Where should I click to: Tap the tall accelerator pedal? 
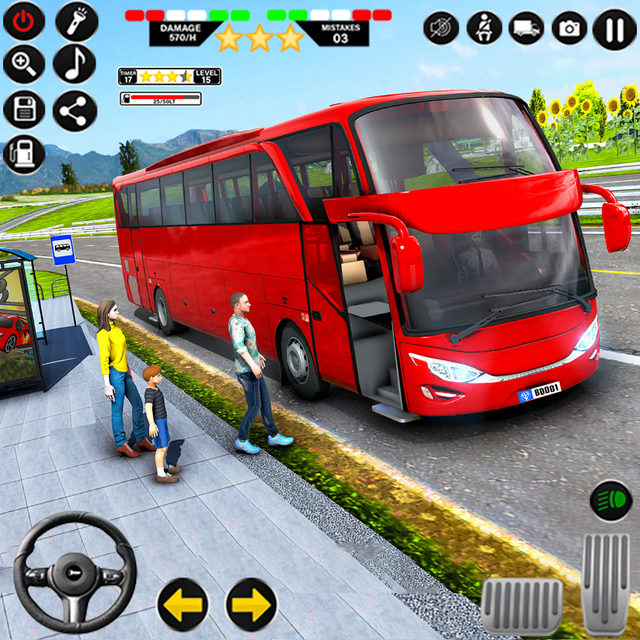[605, 582]
